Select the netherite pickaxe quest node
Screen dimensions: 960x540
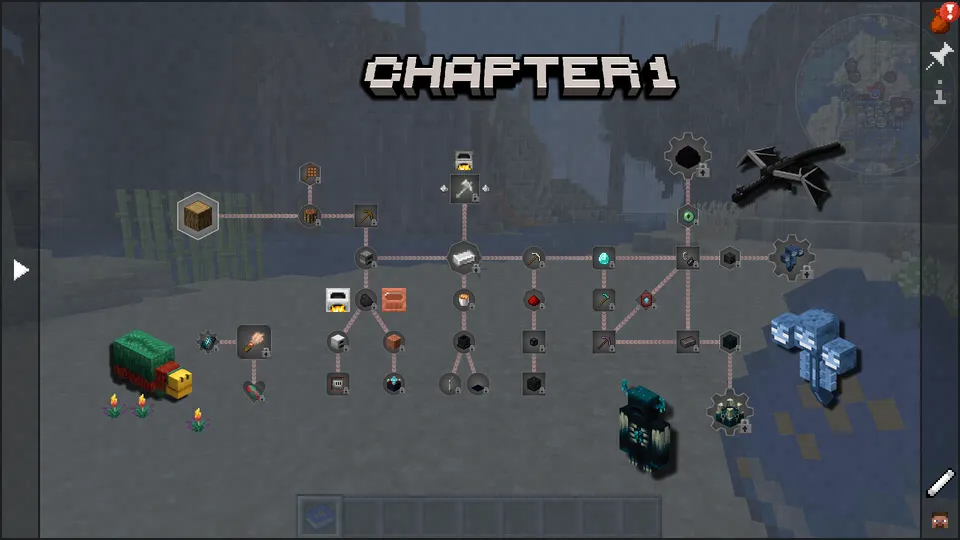pos(603,342)
